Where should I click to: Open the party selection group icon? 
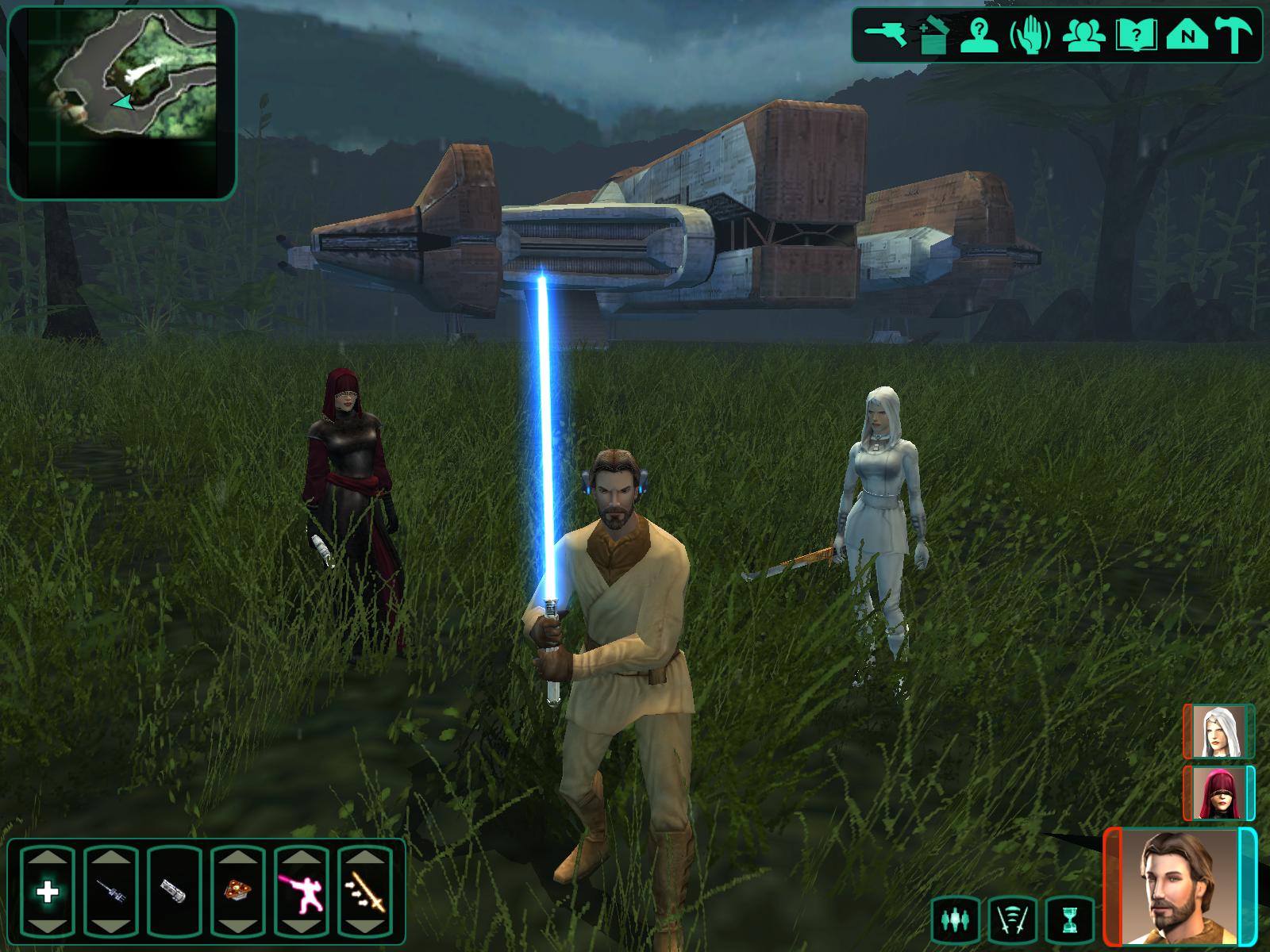click(x=1081, y=36)
